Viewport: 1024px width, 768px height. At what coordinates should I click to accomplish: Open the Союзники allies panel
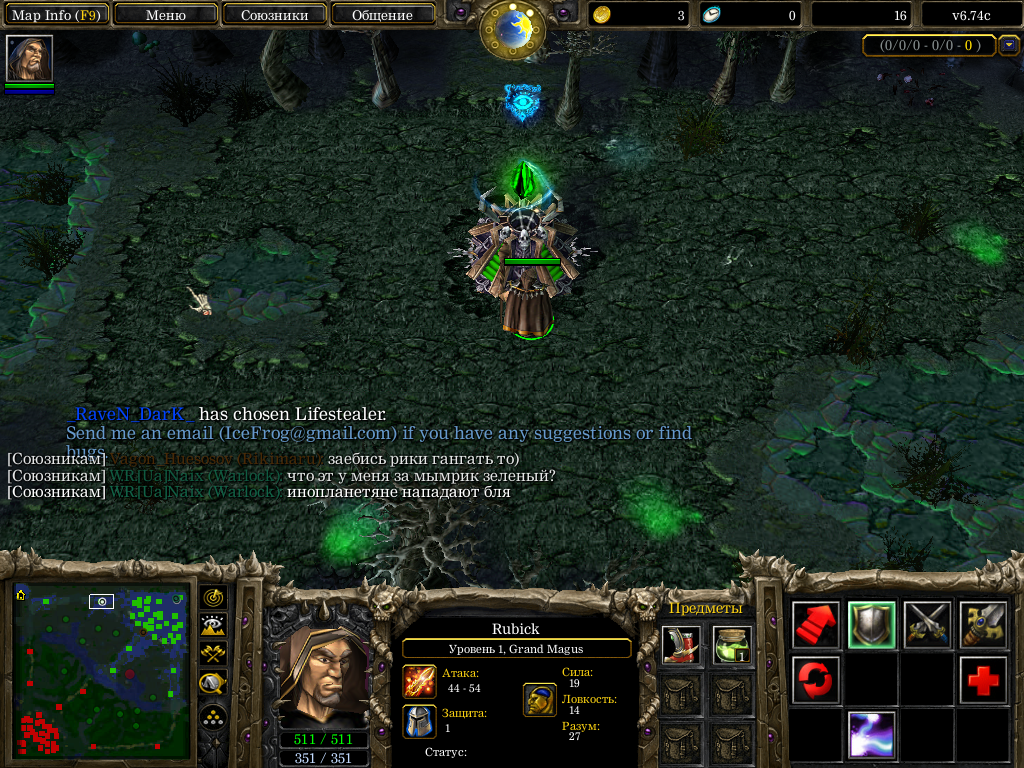274,15
